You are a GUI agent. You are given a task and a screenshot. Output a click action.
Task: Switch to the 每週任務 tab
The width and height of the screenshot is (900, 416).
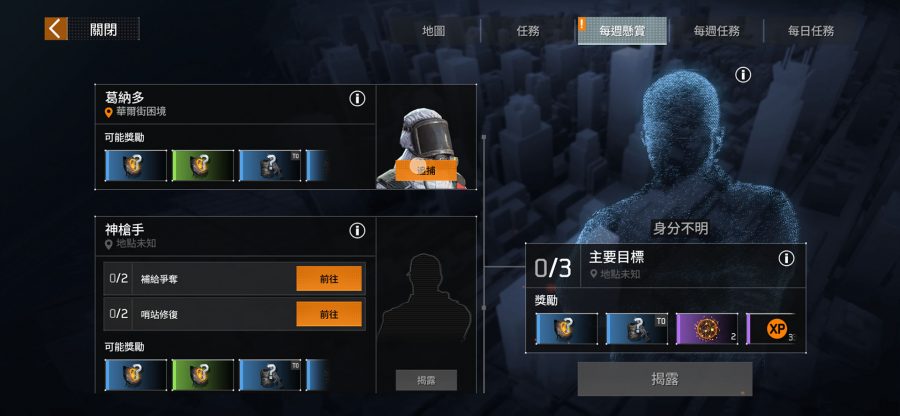(716, 31)
